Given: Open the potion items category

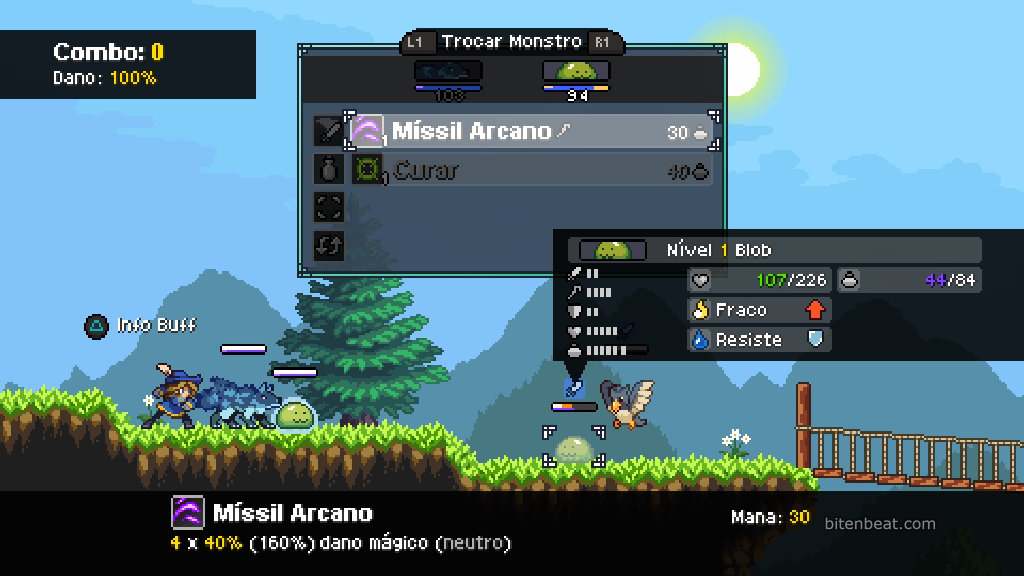Looking at the screenshot, I should pyautogui.click(x=329, y=170).
